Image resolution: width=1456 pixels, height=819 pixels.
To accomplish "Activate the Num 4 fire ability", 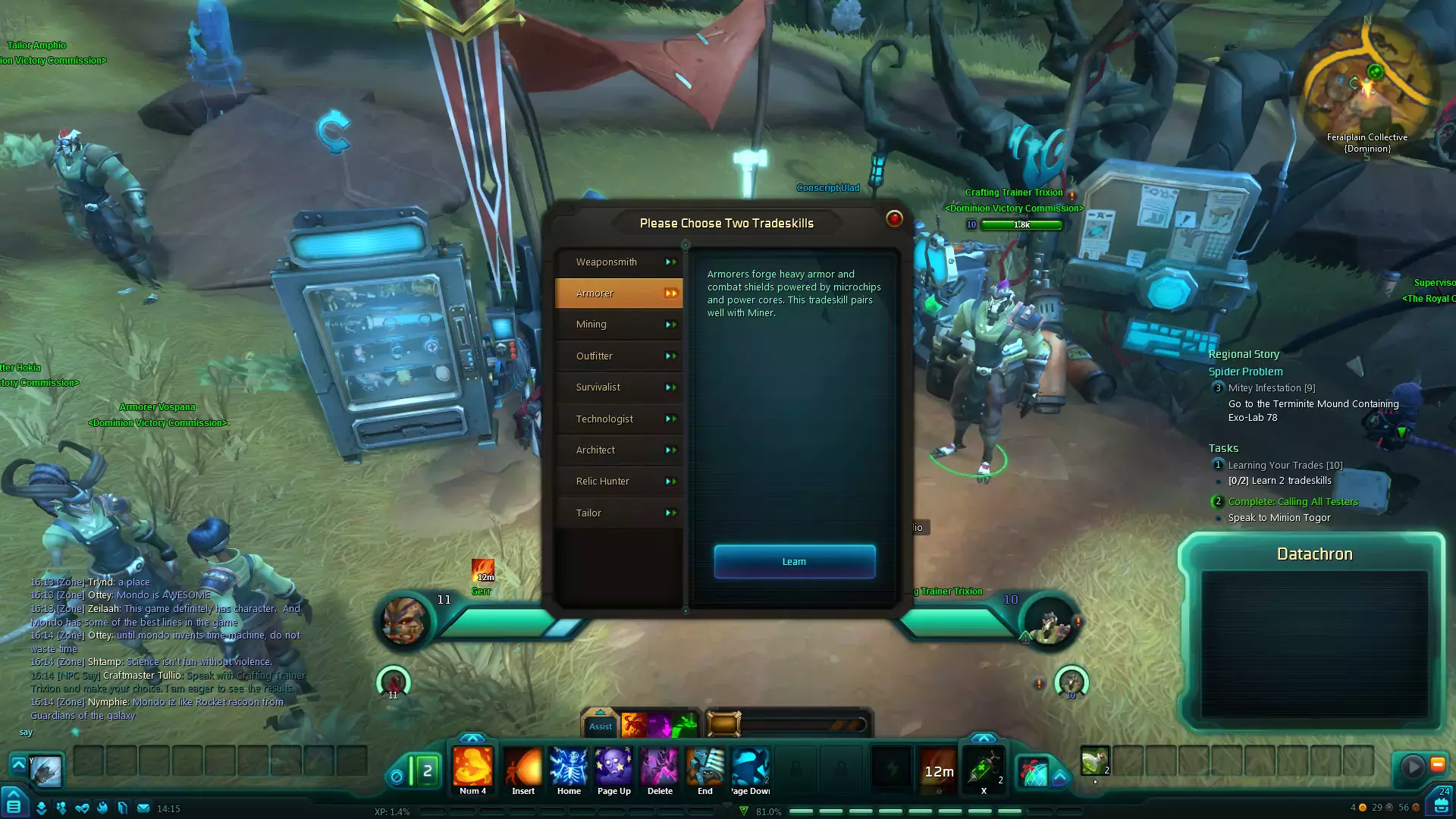I will tap(472, 767).
